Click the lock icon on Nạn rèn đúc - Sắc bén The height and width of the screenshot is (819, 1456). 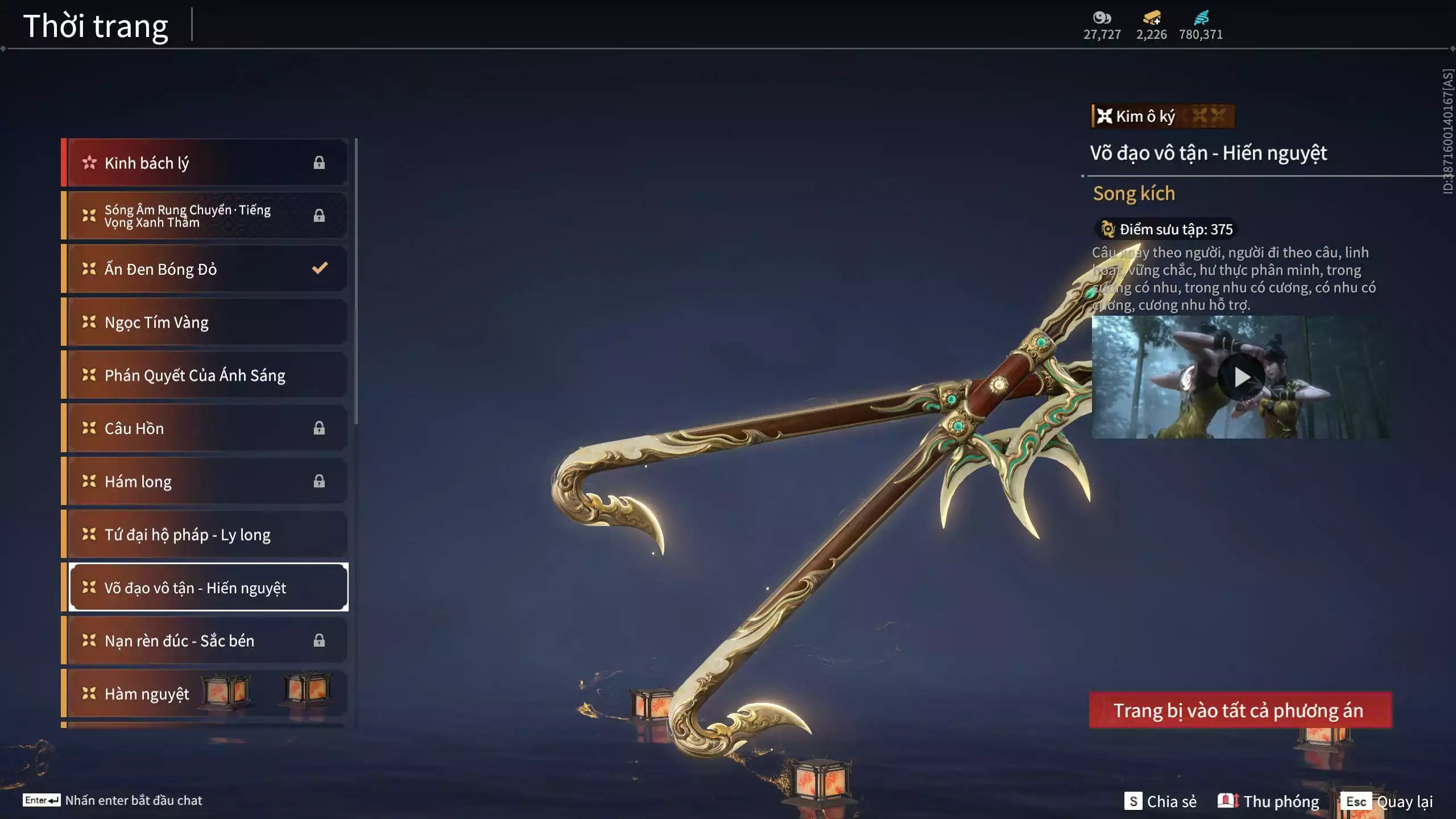pos(318,640)
